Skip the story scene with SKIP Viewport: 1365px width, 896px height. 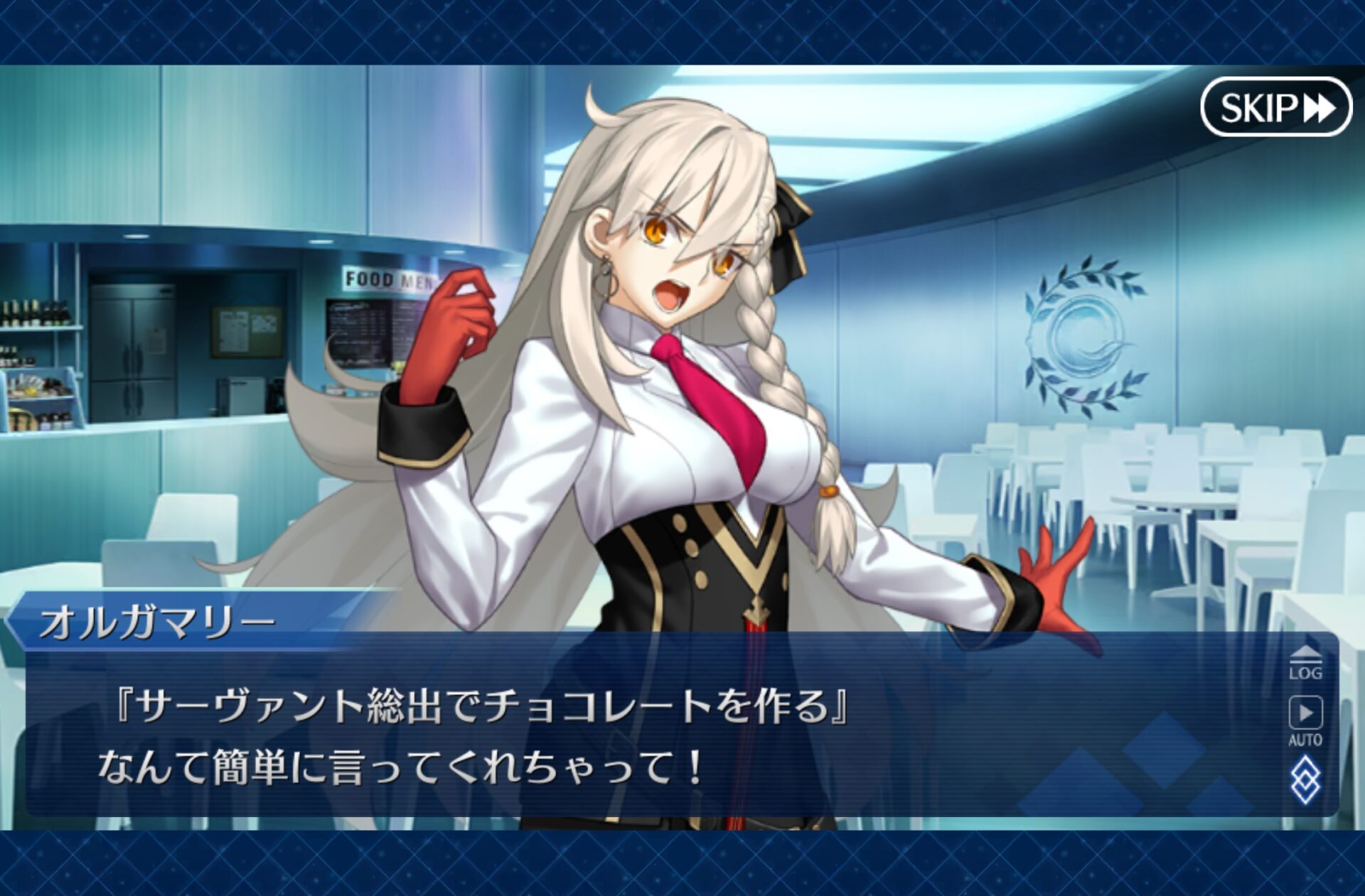point(1276,107)
